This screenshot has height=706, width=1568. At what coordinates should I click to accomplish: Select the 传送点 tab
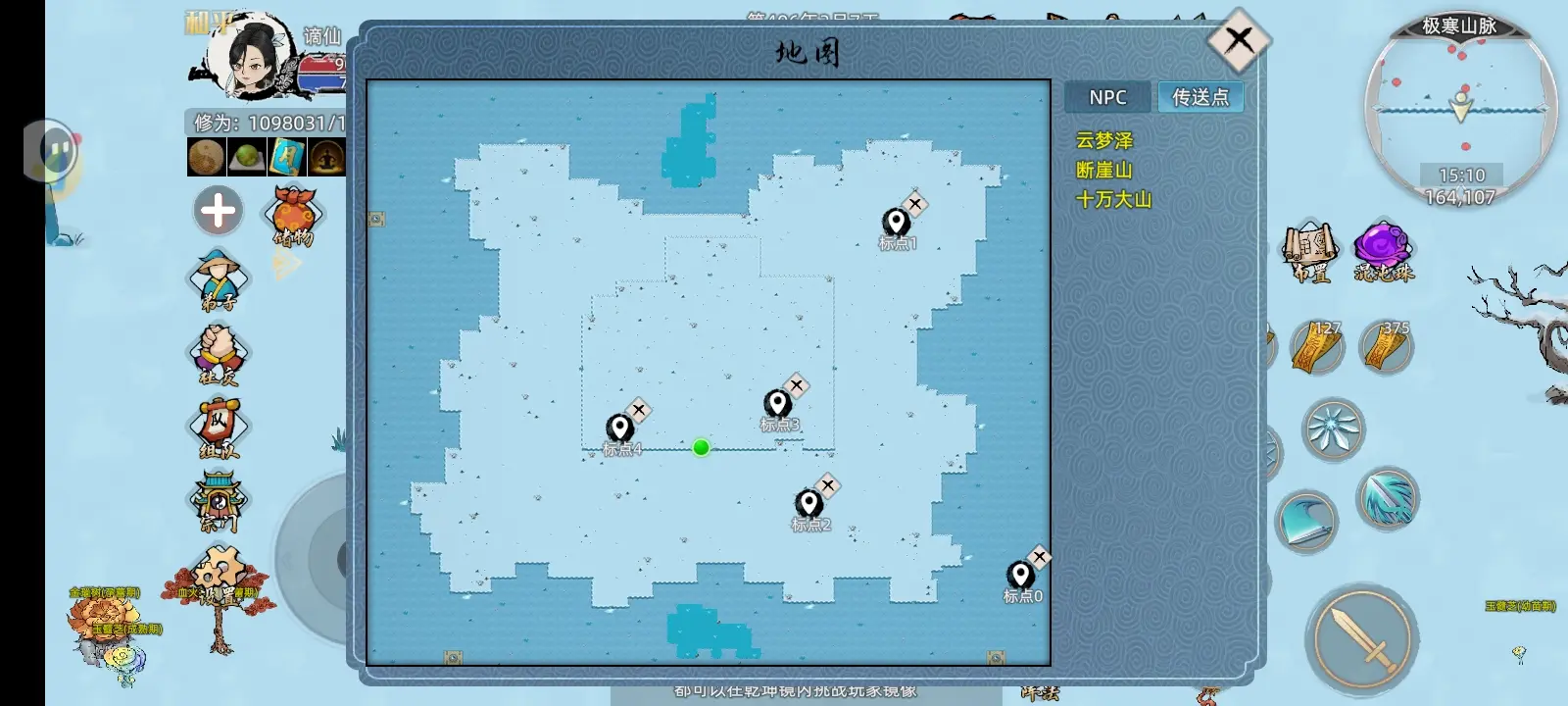1200,97
